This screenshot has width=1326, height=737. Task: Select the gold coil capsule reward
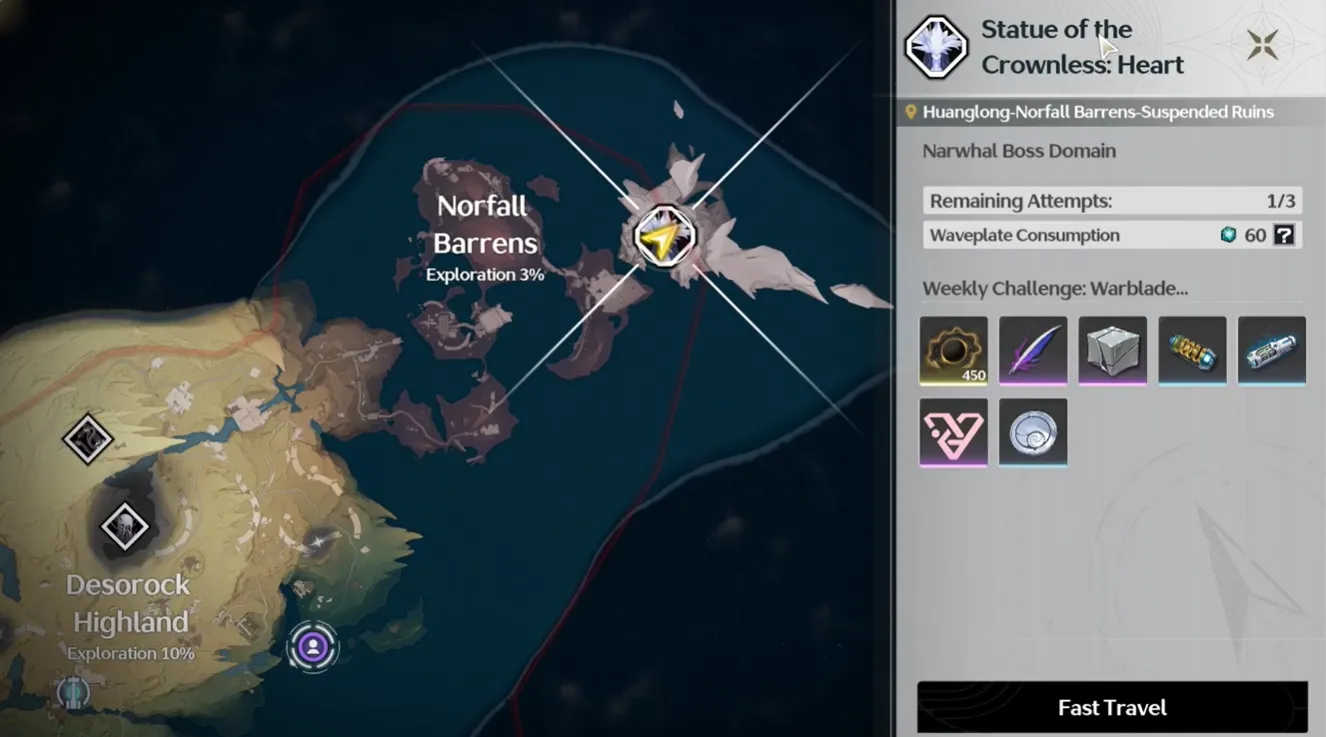pos(1192,350)
